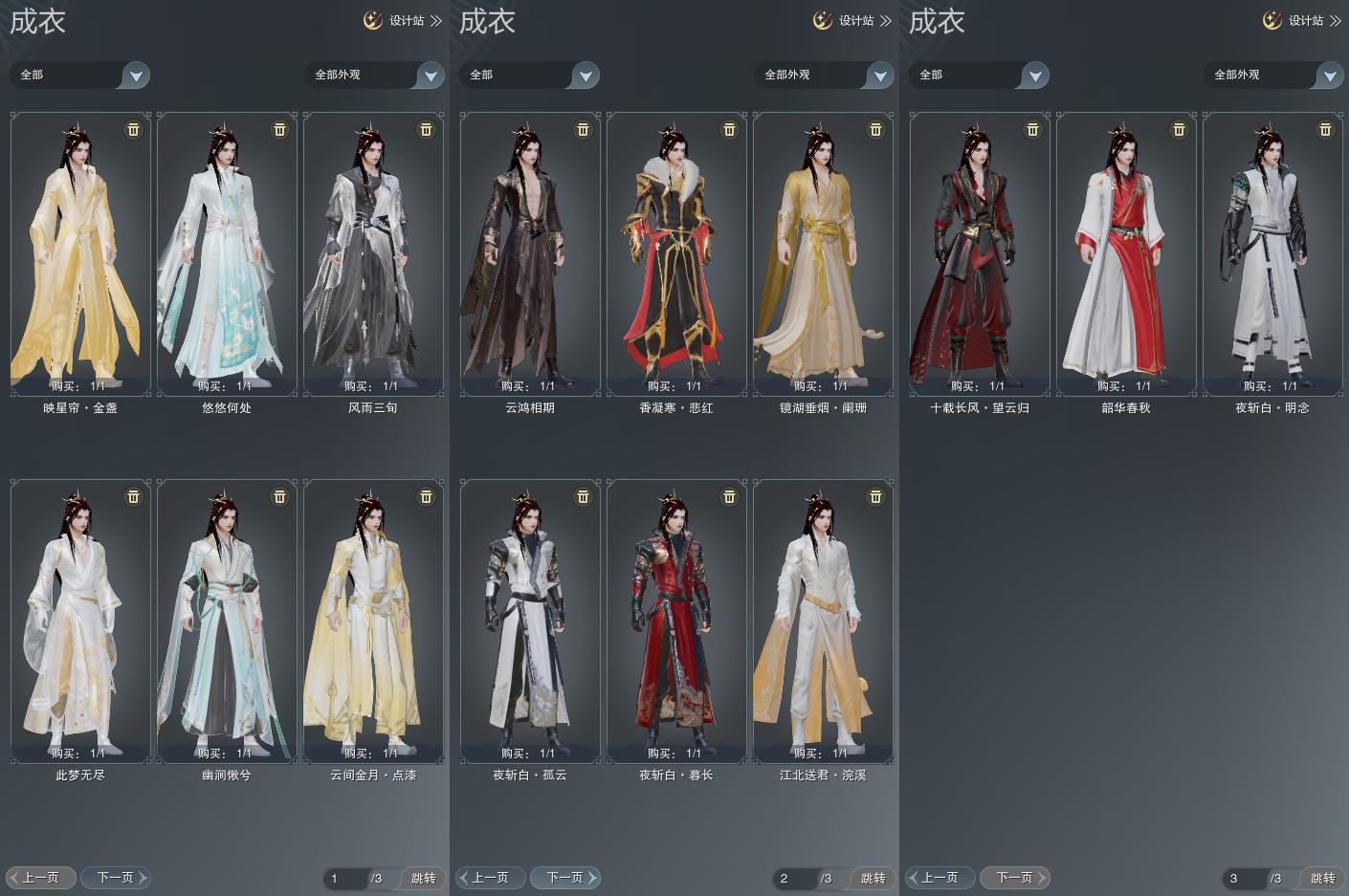
Task: Select the 云间金月·点漆 outfit
Action: tap(373, 621)
